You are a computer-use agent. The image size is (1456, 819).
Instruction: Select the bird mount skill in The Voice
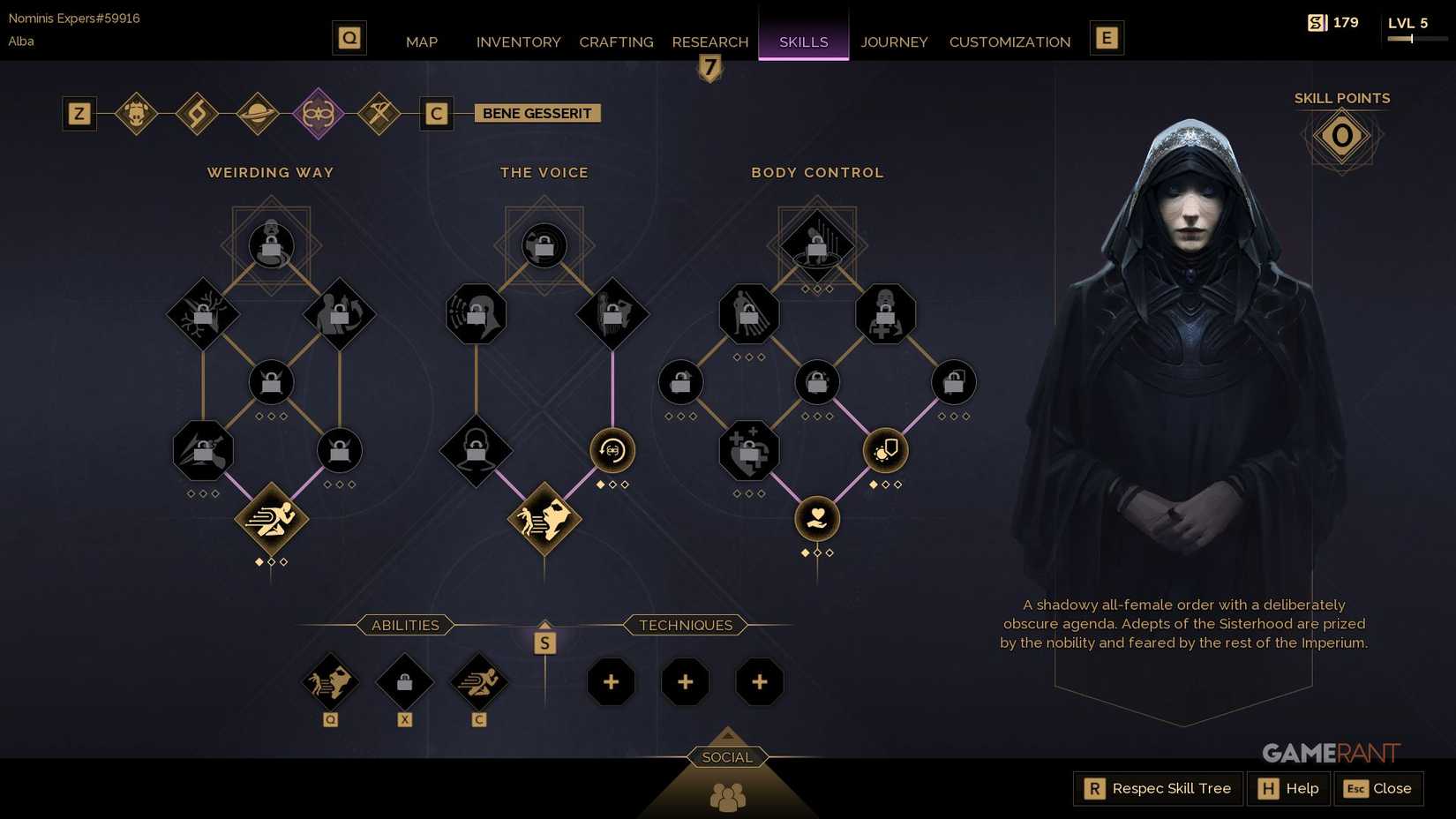point(544,520)
